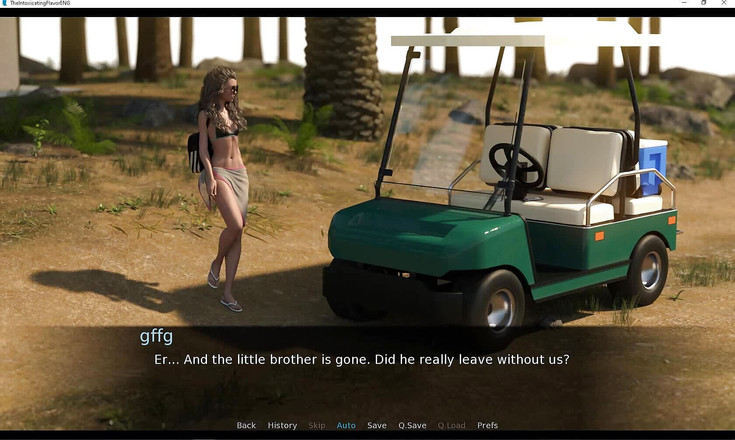Quick save with Q.Save
Image resolution: width=735 pixels, height=440 pixels.
click(412, 425)
